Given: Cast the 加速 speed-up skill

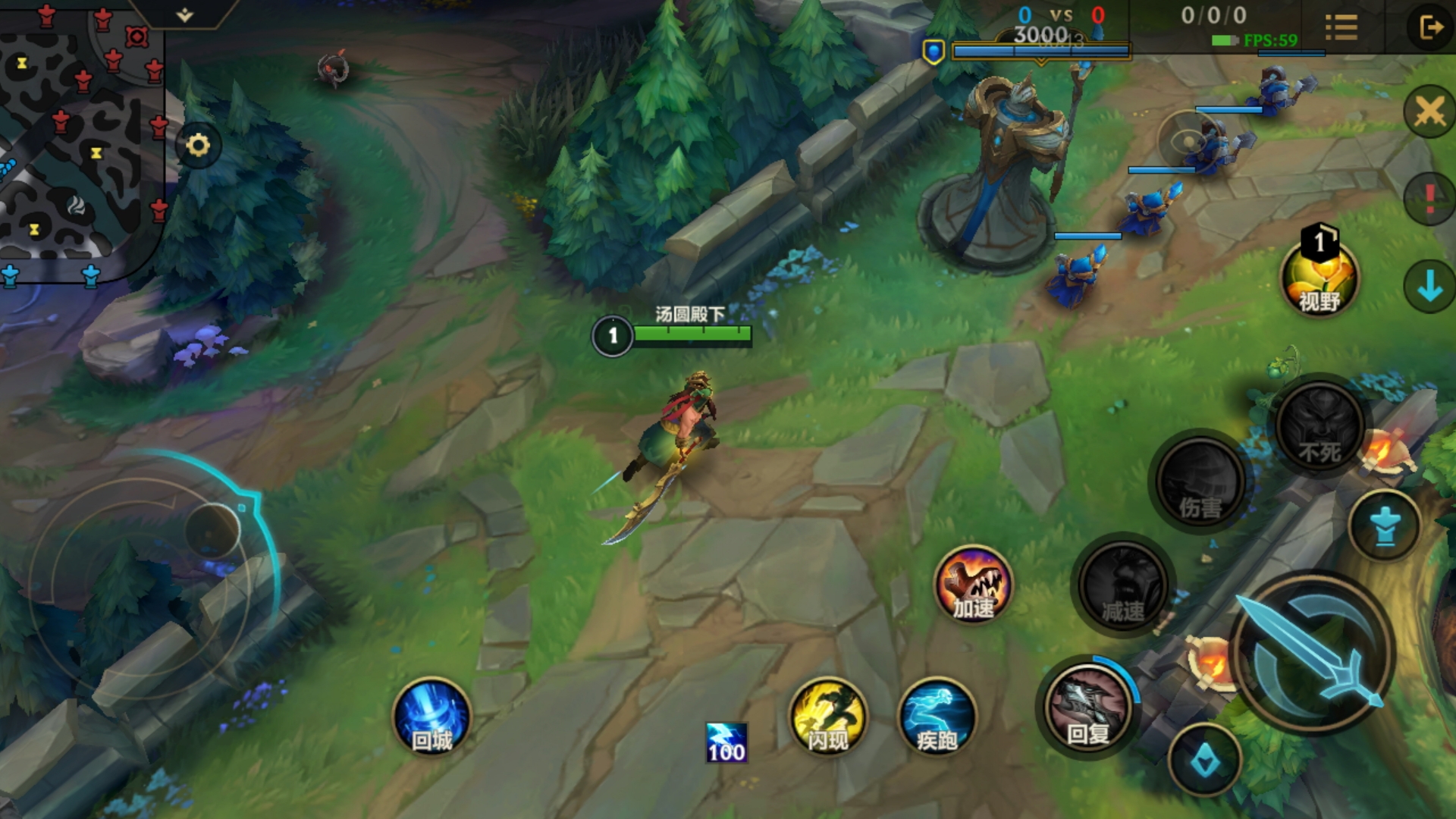Looking at the screenshot, I should point(973,585).
